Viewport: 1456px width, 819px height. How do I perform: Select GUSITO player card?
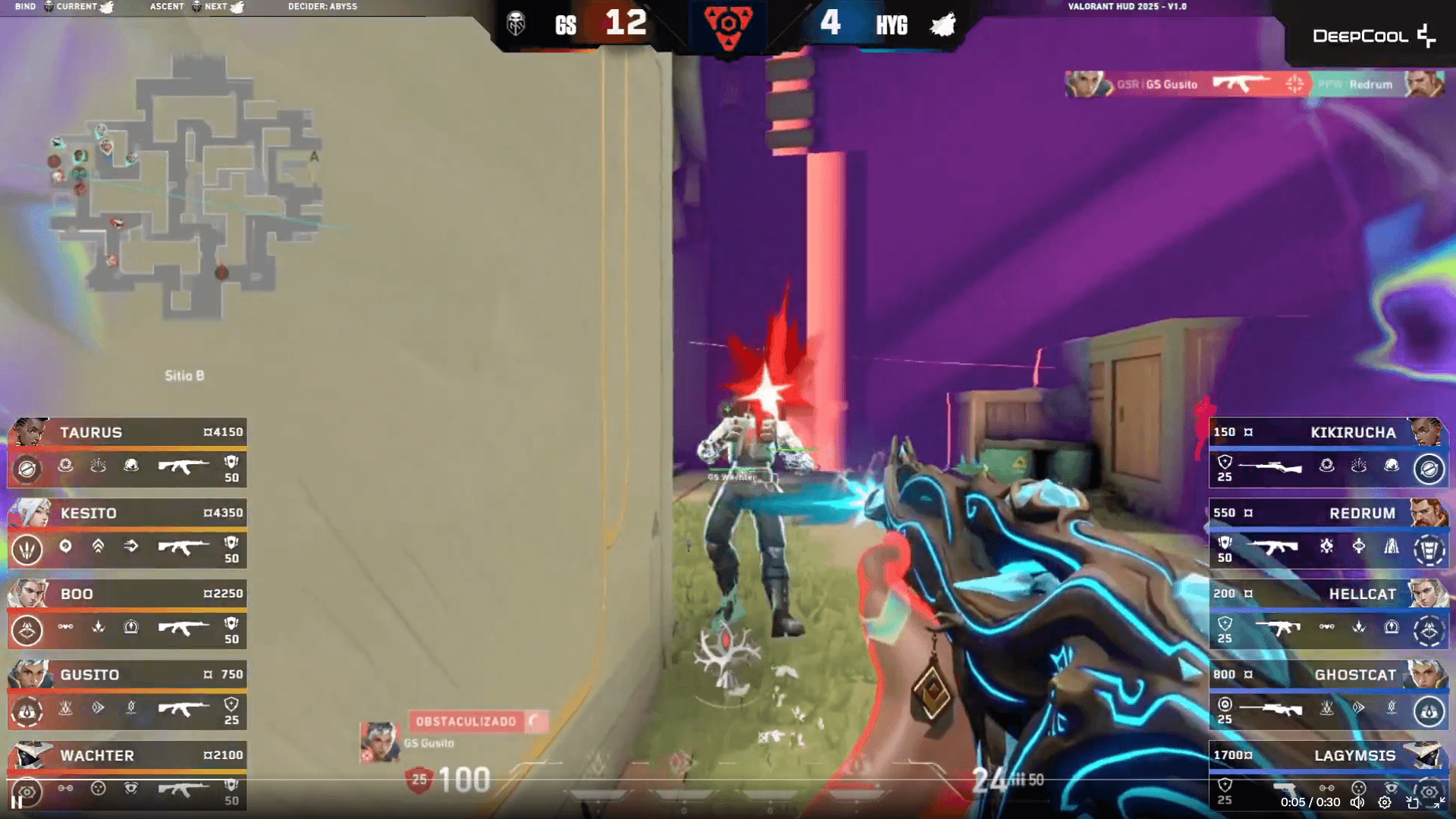click(x=127, y=695)
